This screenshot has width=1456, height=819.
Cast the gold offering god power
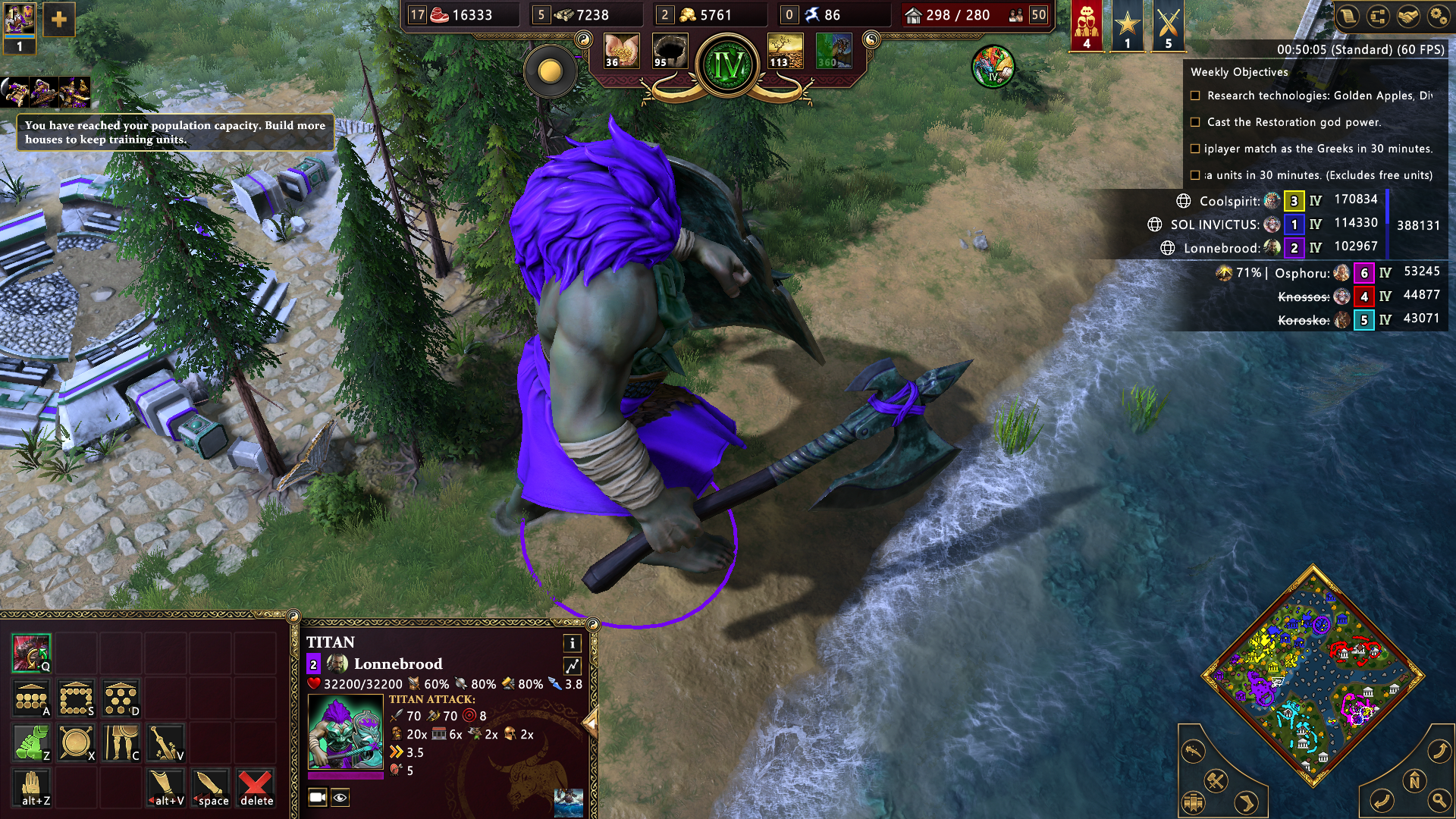(x=622, y=52)
